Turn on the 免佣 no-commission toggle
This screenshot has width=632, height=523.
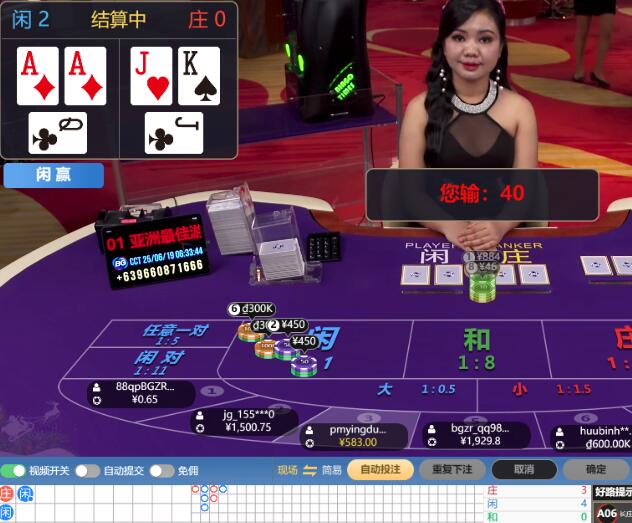click(163, 470)
